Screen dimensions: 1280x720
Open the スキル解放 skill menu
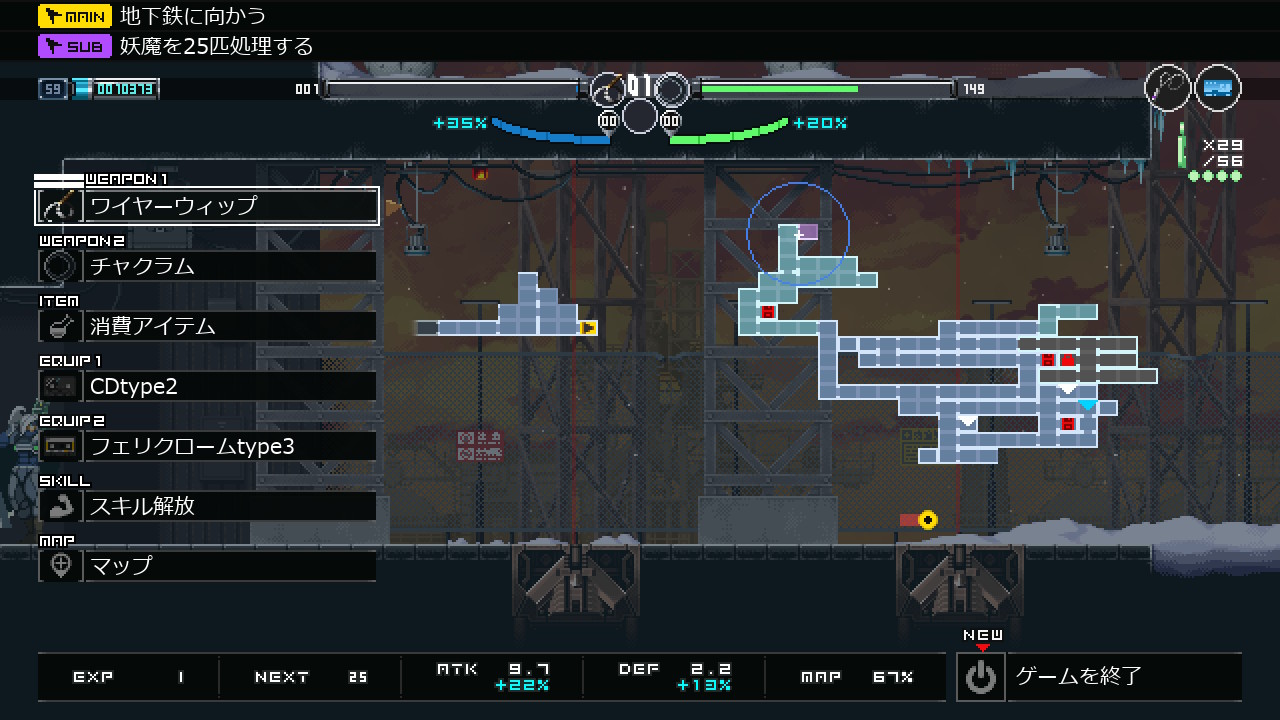[x=208, y=506]
